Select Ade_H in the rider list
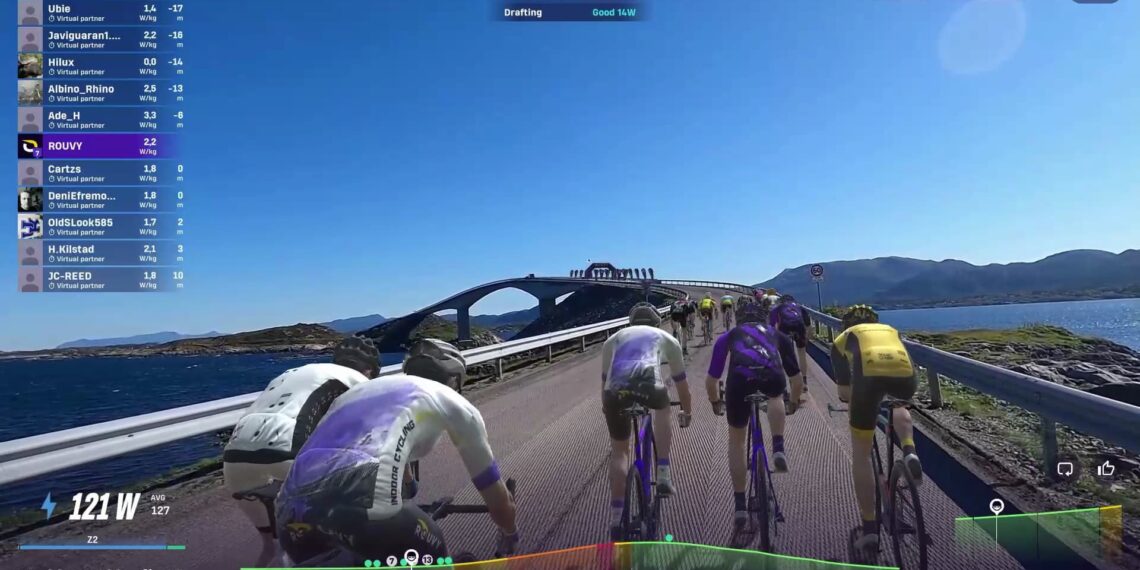 (x=100, y=120)
